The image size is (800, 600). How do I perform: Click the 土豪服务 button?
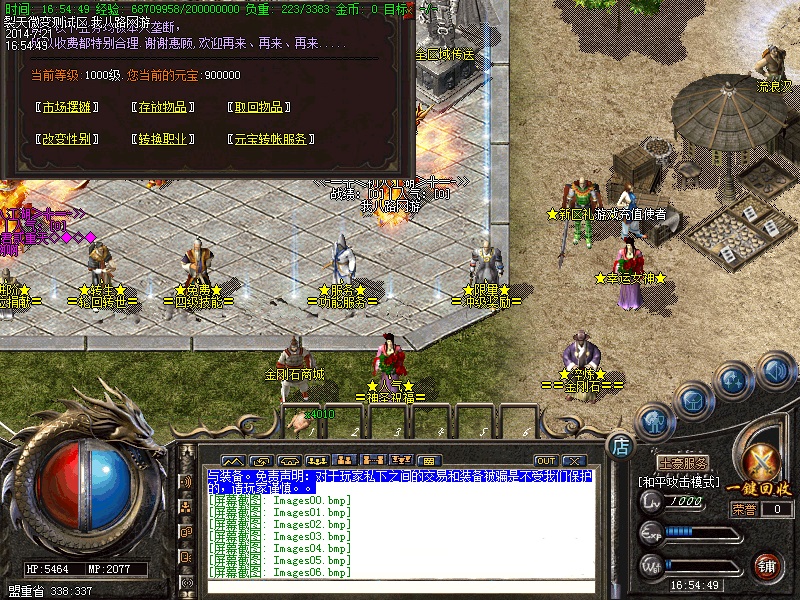(x=683, y=463)
